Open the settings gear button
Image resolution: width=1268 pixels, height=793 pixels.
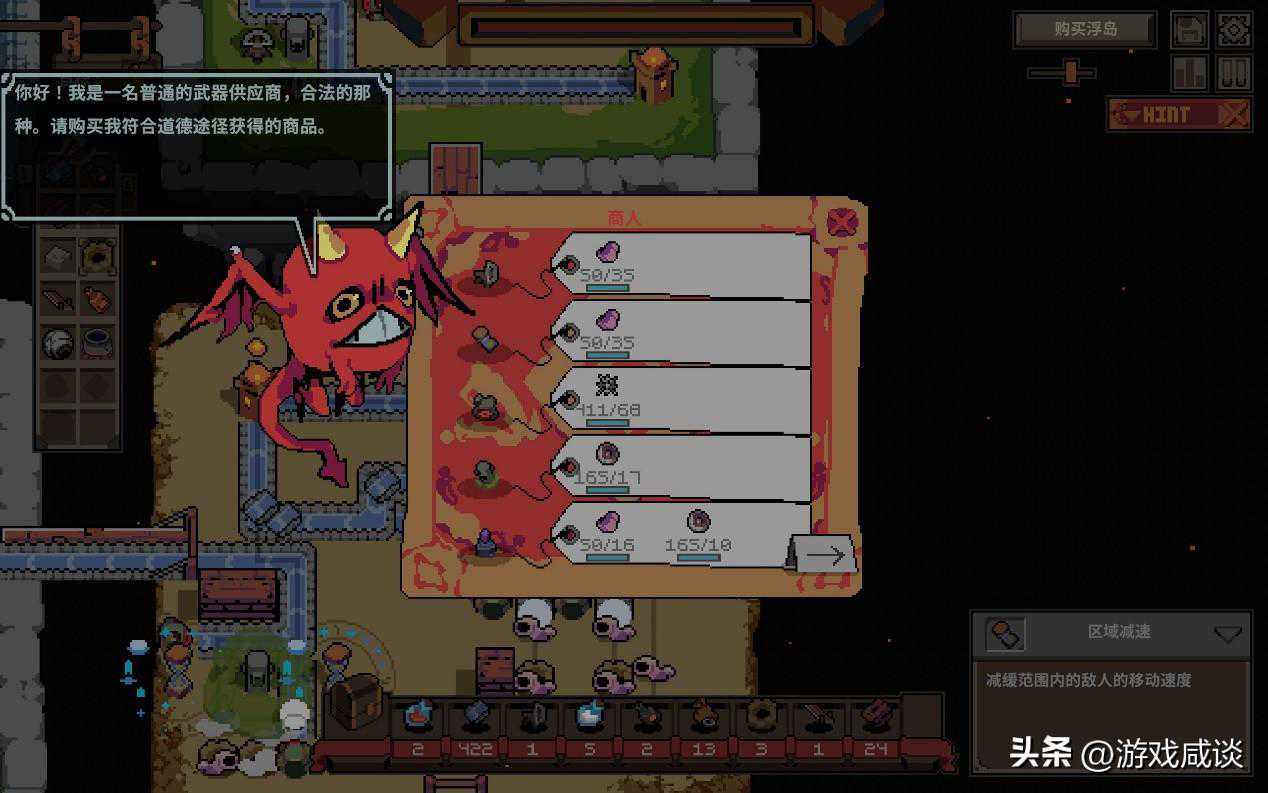click(x=1234, y=30)
